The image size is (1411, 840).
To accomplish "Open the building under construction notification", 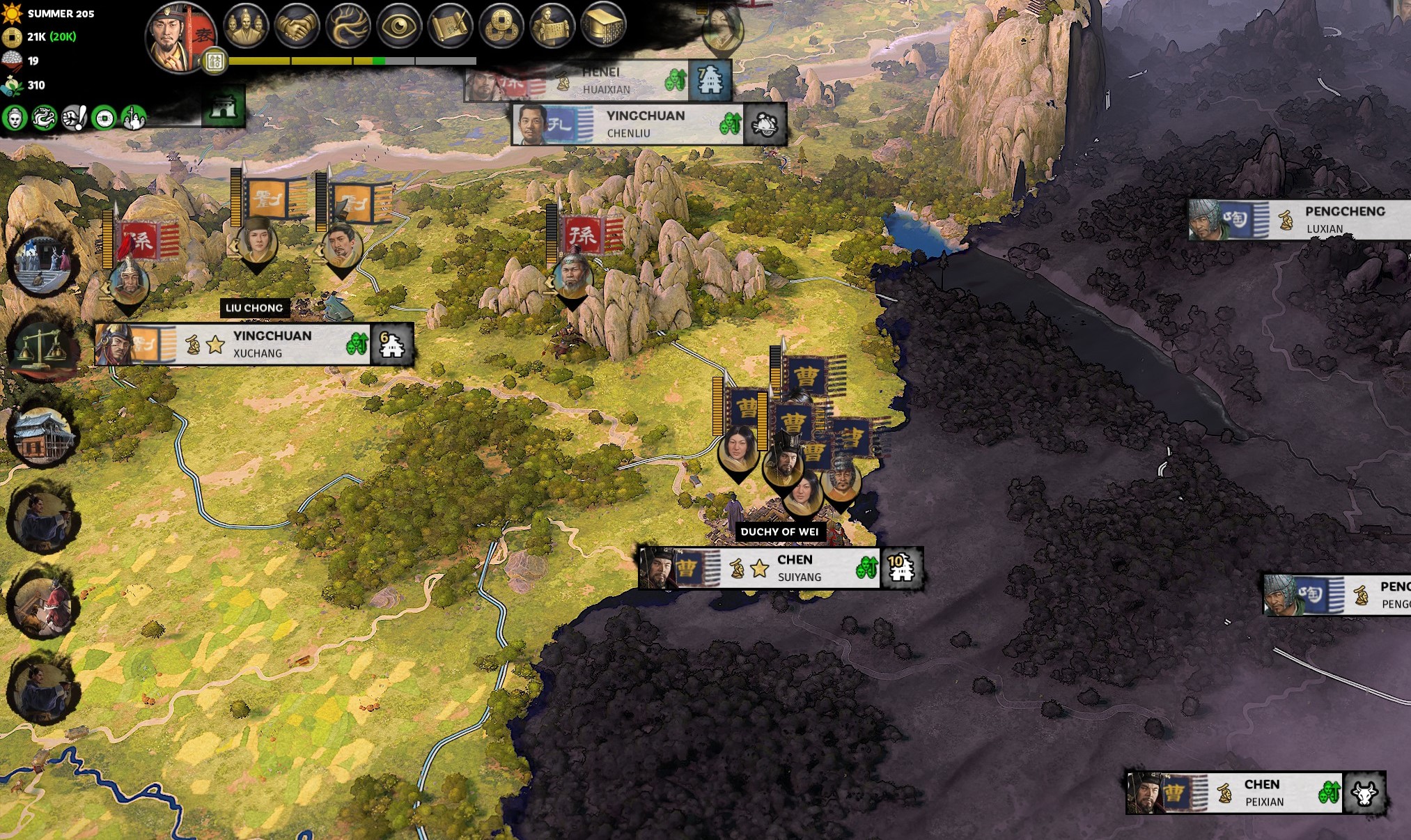I will coord(43,435).
